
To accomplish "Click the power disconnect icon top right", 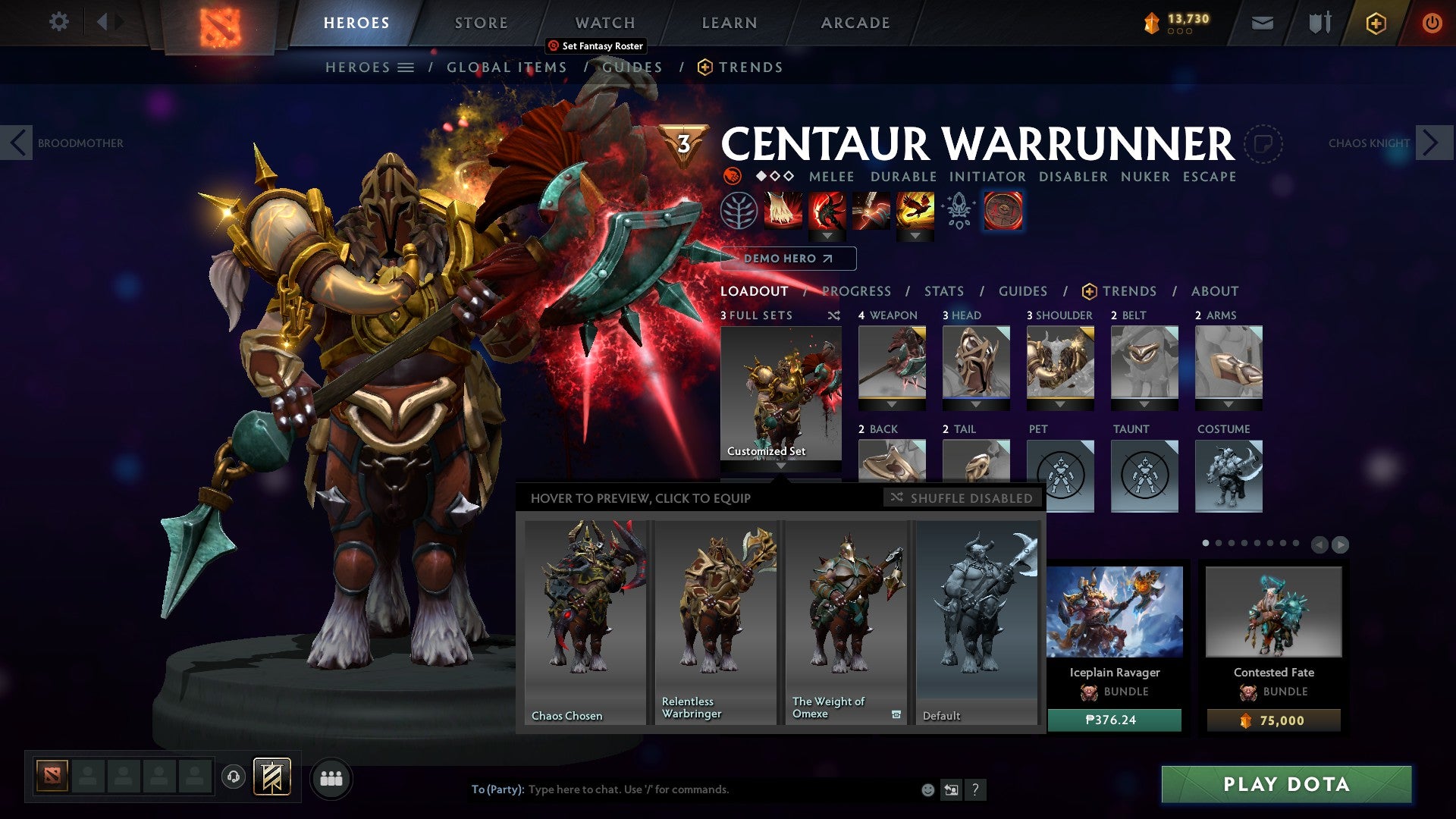I will tap(1432, 22).
